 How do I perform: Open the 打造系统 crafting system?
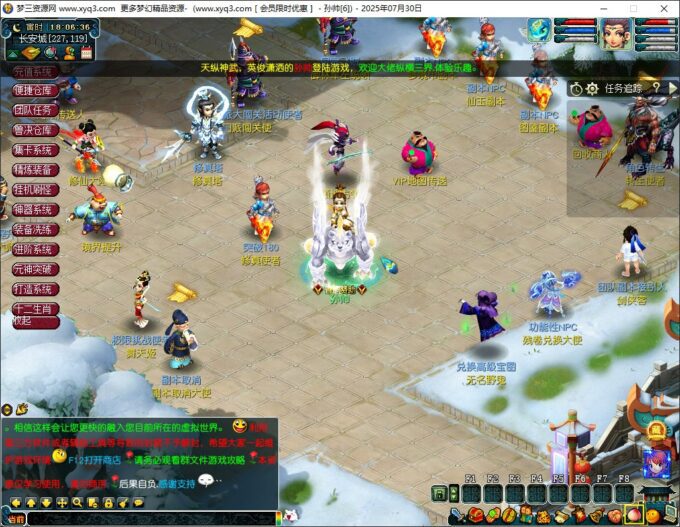point(31,289)
